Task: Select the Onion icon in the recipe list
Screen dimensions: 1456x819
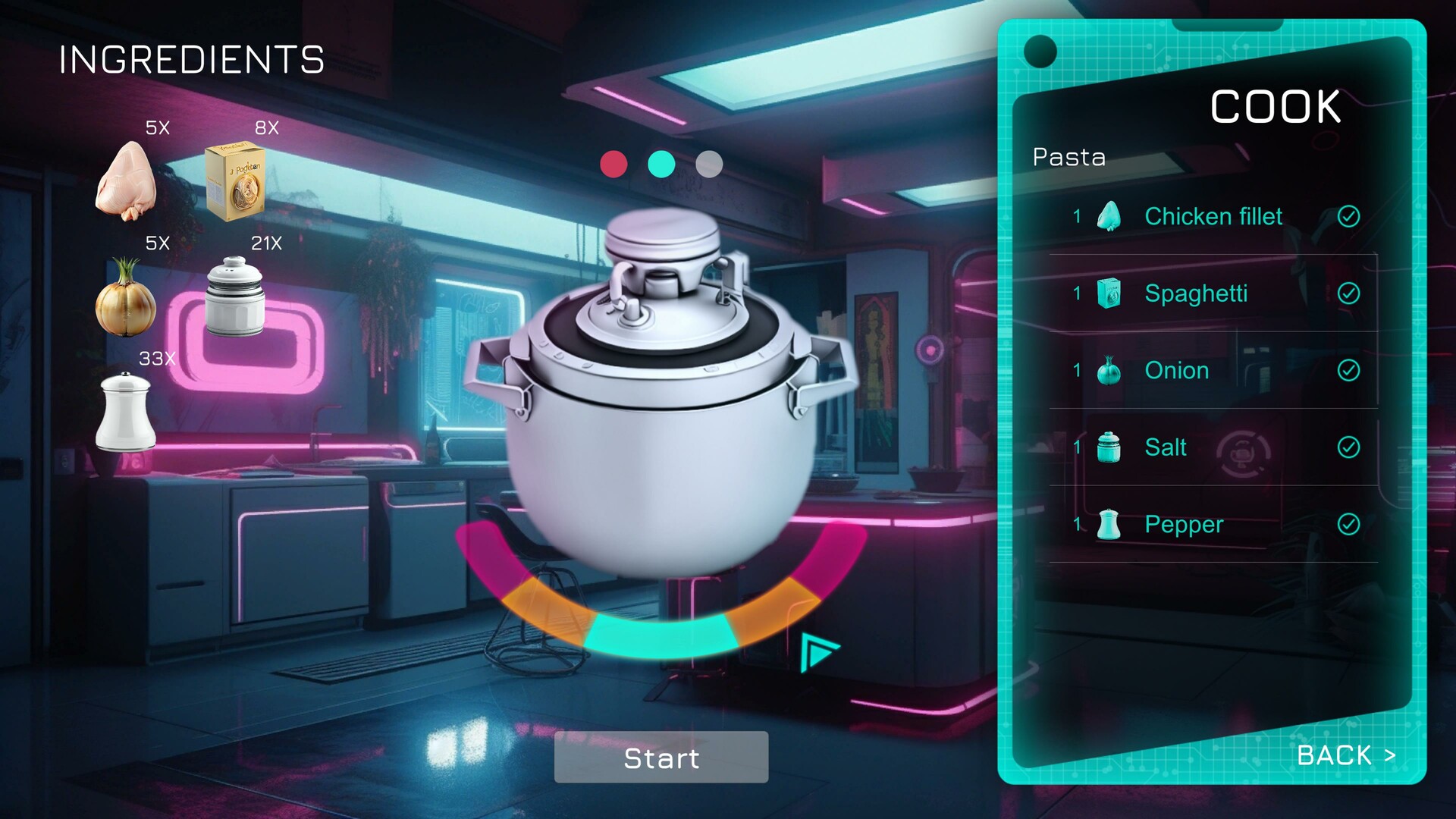Action: coord(1109,371)
